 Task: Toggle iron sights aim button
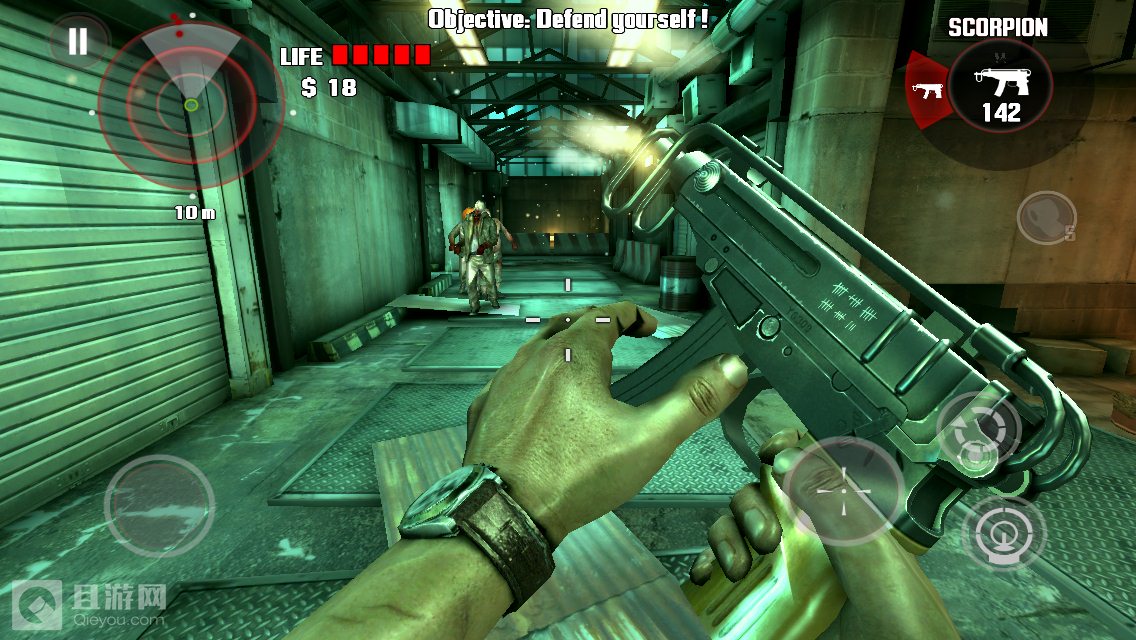1003,531
